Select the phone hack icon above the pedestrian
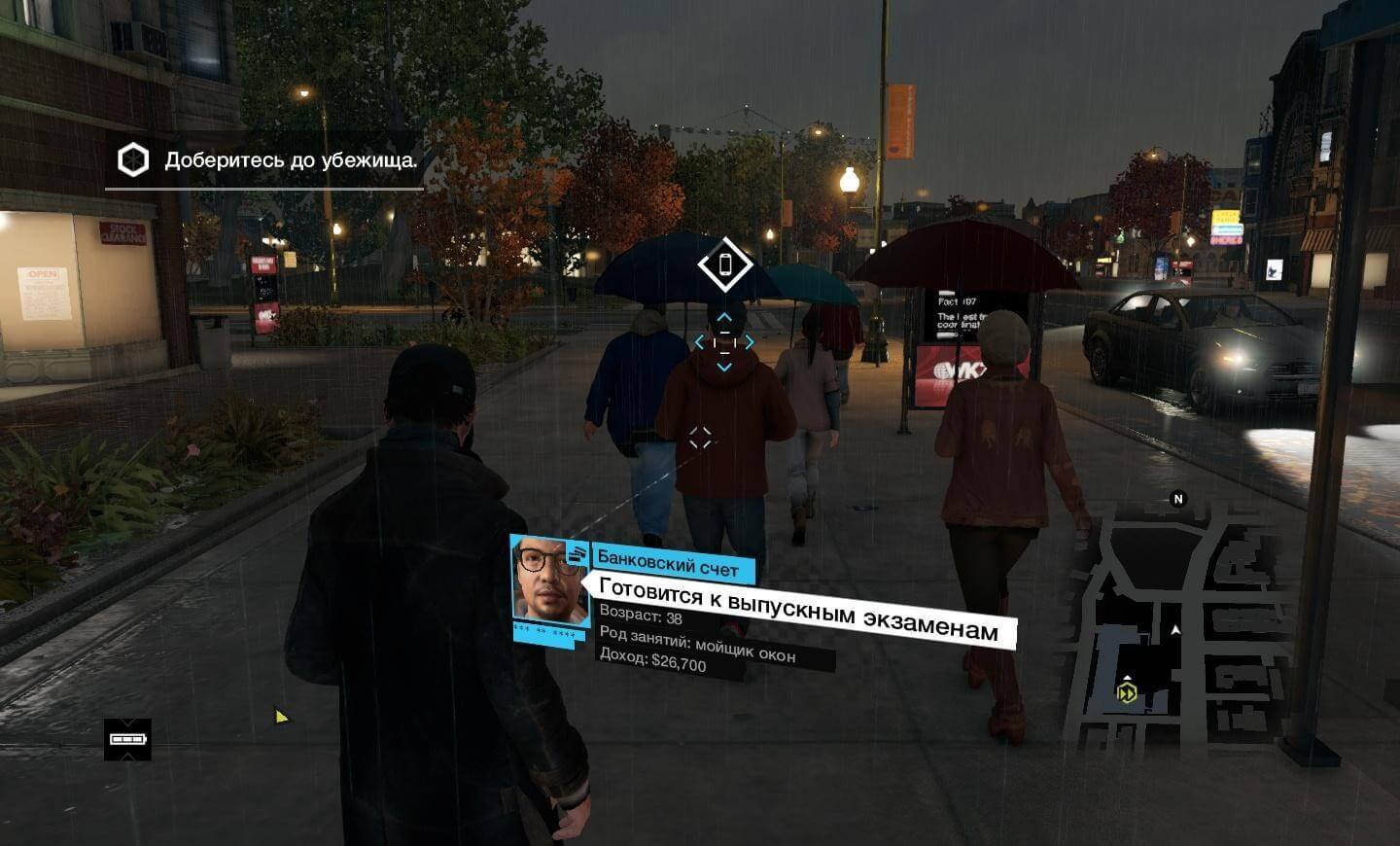 tap(725, 263)
